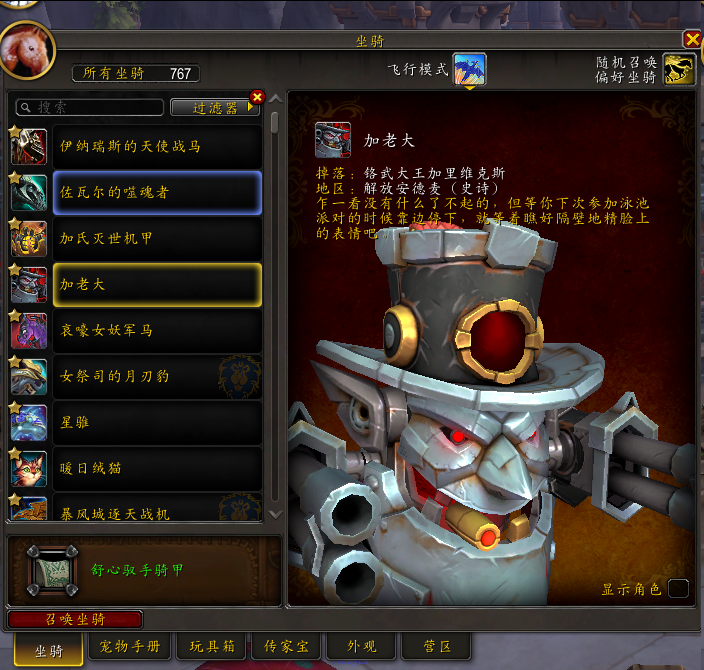The width and height of the screenshot is (704, 670).
Task: Click the random favorite mount summon icon
Action: coord(679,69)
